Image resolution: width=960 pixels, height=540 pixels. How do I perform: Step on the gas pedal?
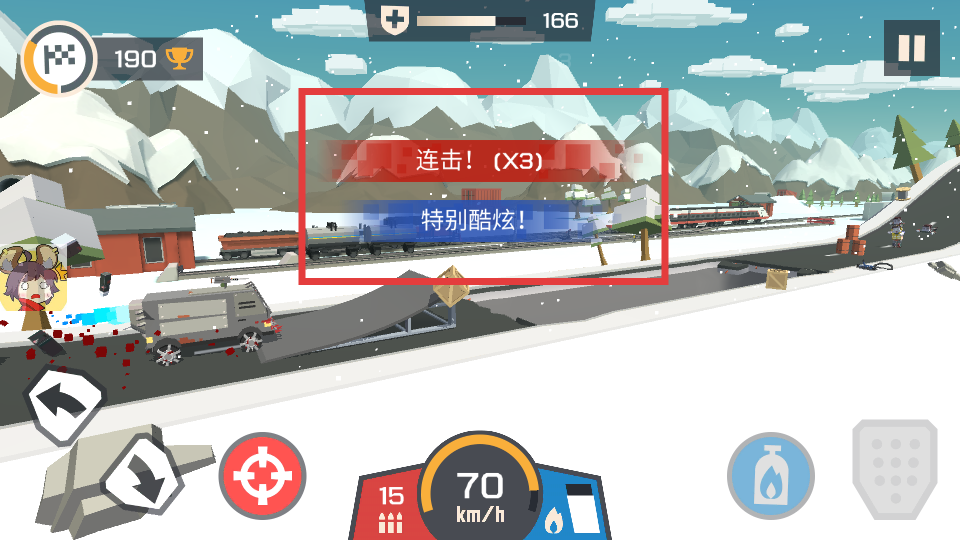point(894,468)
